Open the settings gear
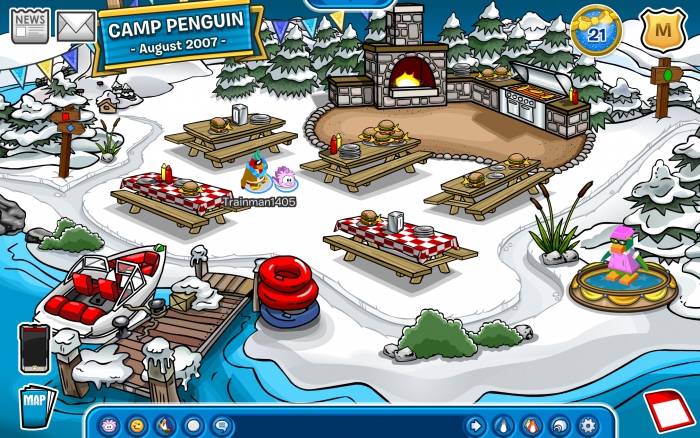Image resolution: width=700 pixels, height=438 pixels. pyautogui.click(x=587, y=424)
